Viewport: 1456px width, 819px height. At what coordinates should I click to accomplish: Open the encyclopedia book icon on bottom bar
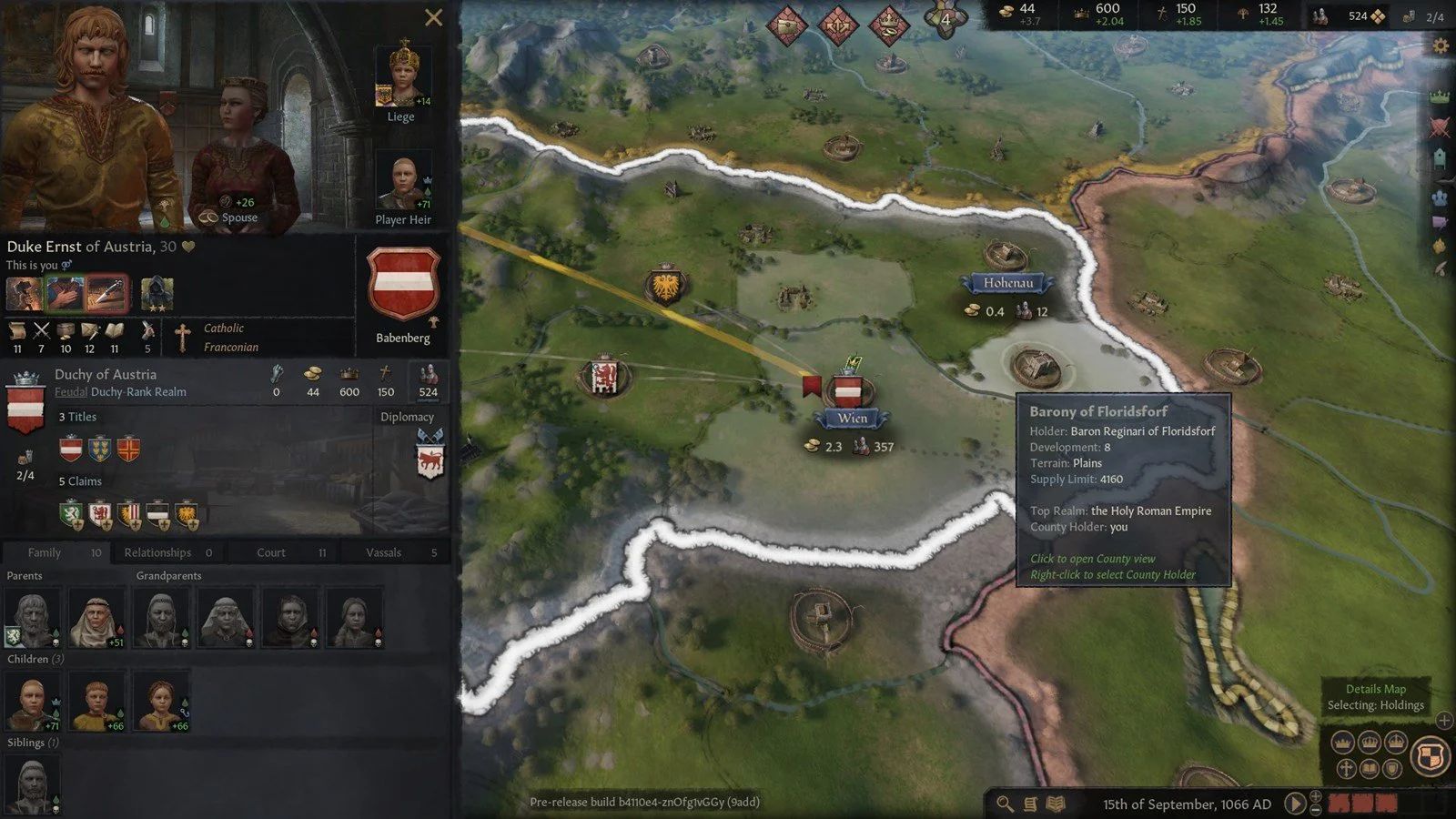tap(1056, 804)
